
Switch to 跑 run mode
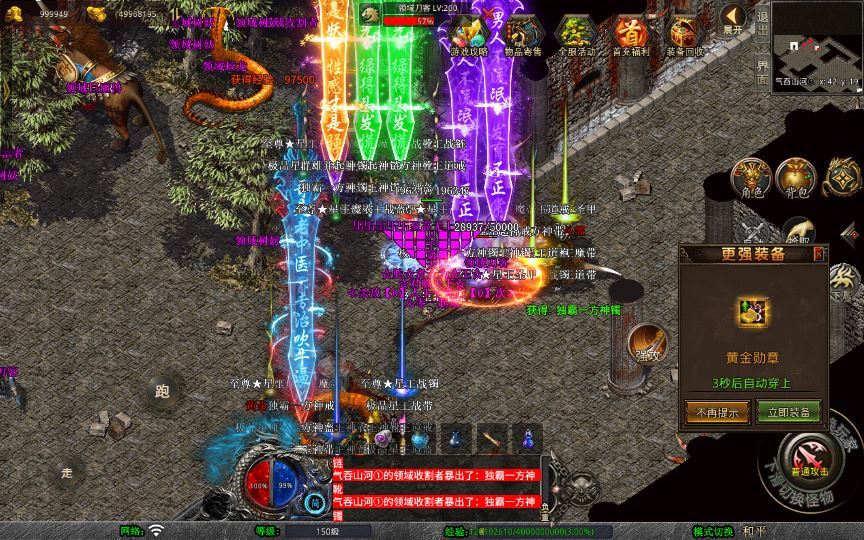tap(162, 391)
